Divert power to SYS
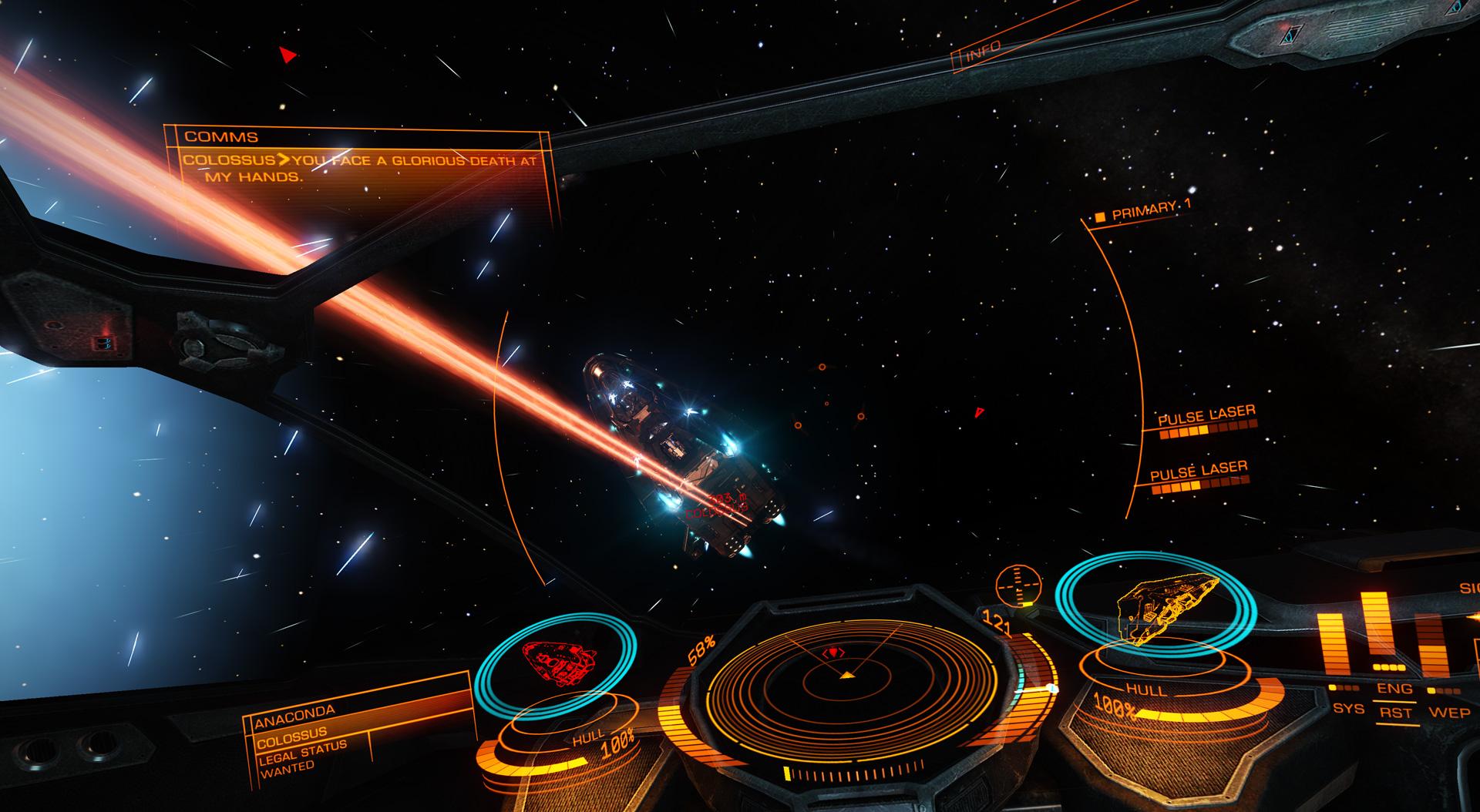Screen dimensions: 1480x812 click(1348, 707)
